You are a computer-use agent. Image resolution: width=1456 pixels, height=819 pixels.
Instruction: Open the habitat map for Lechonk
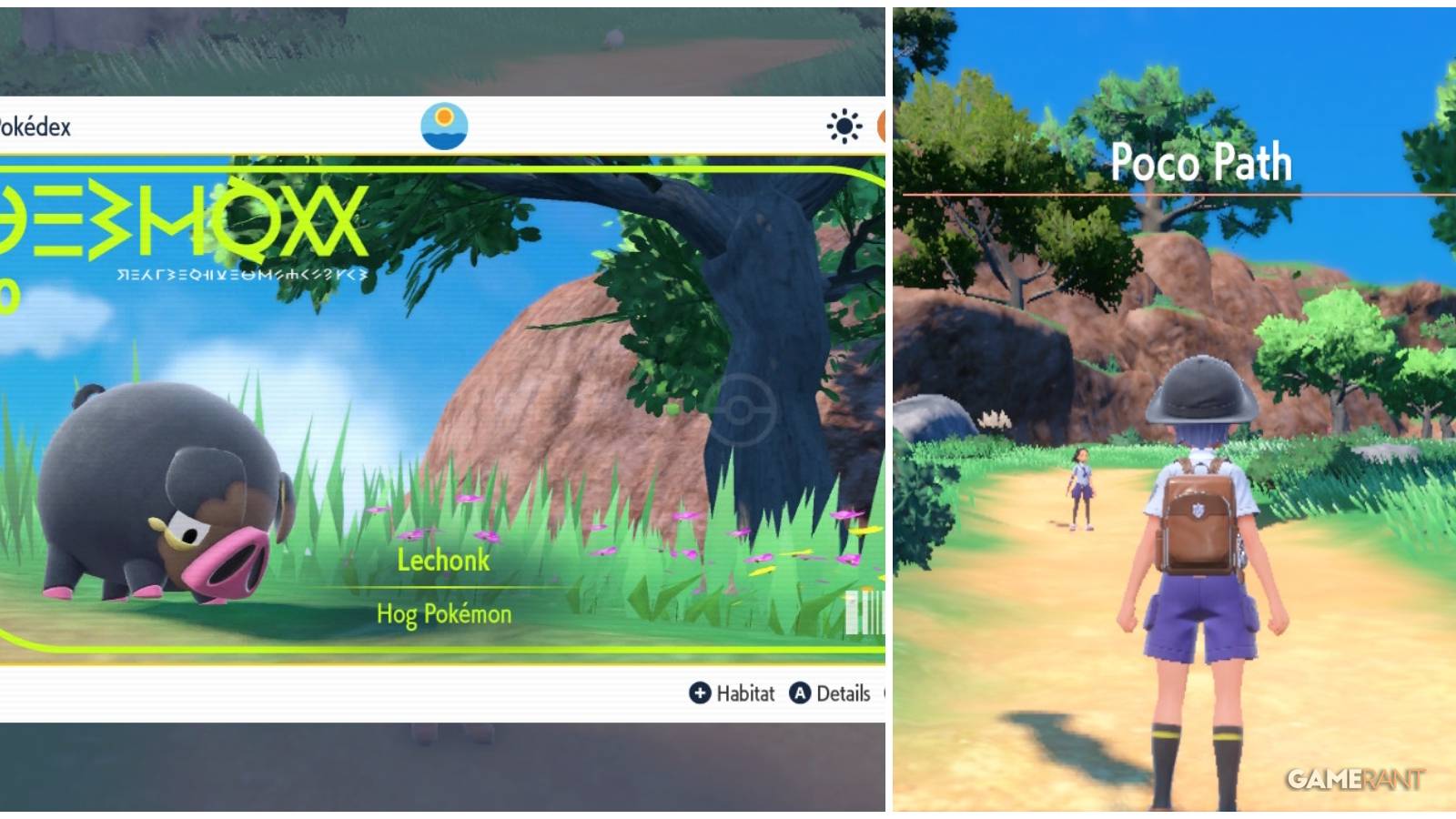tap(733, 693)
